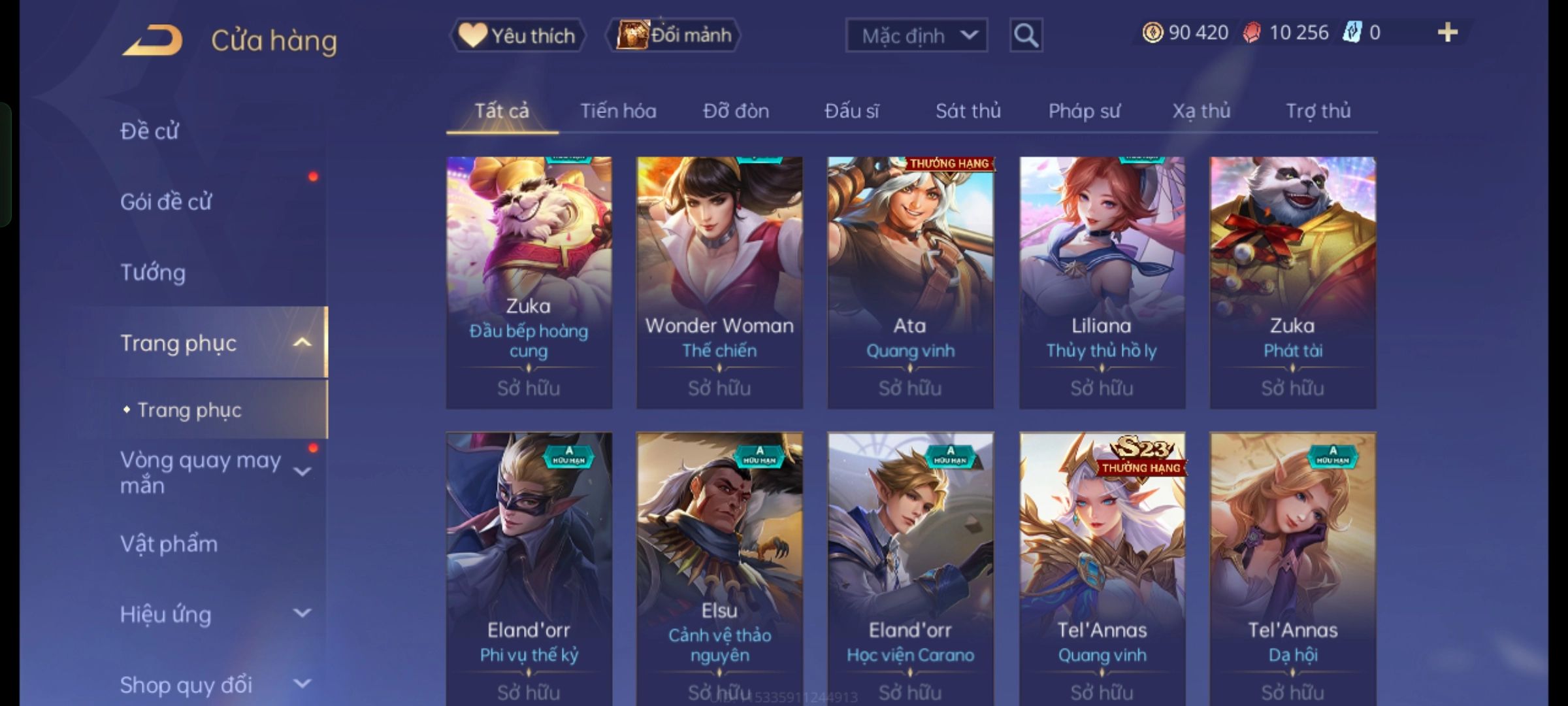Show the Sát thủ skins tab
The image size is (1568, 706).
click(968, 111)
